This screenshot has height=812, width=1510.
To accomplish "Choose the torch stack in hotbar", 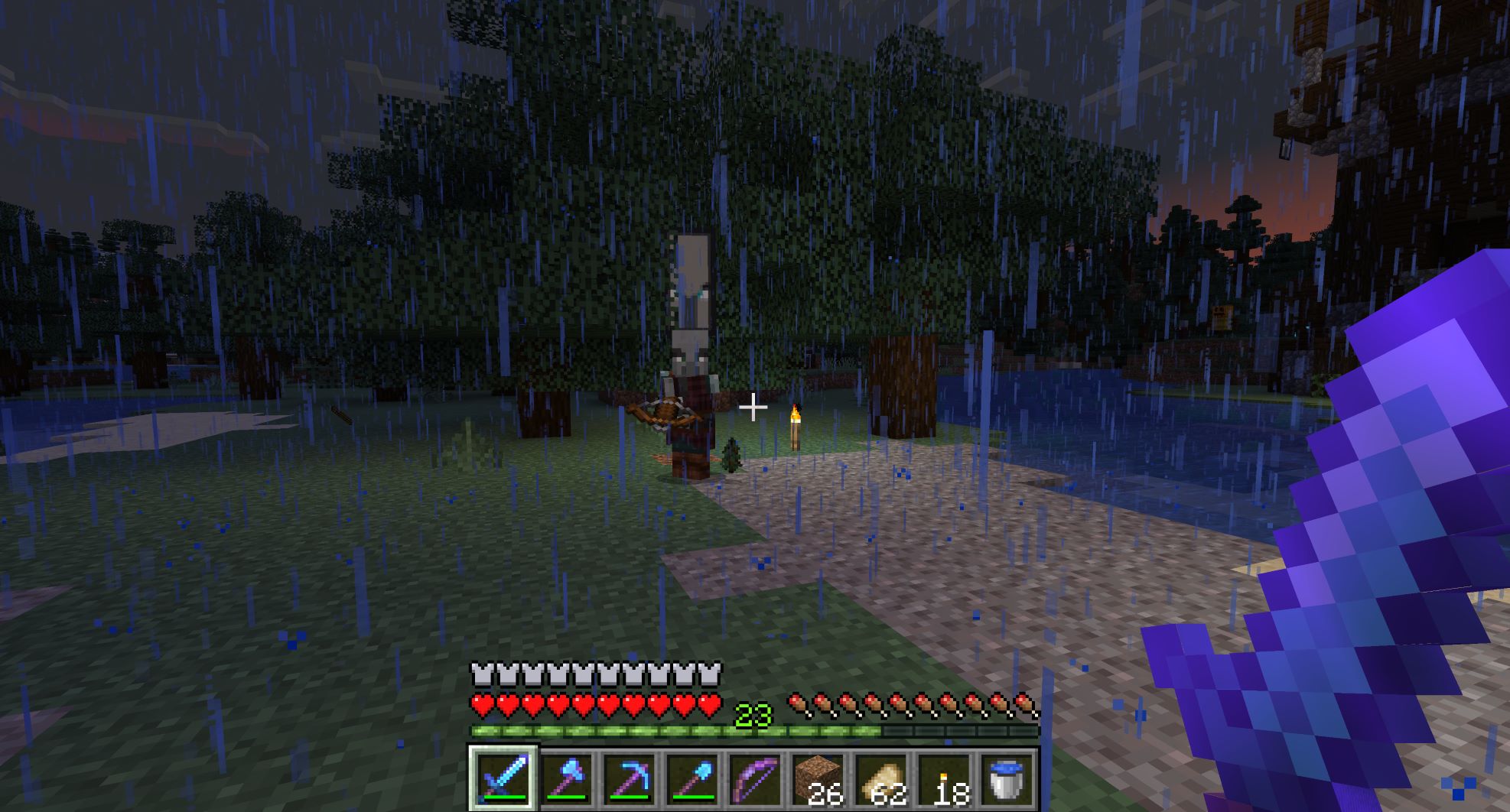I will click(x=942, y=778).
